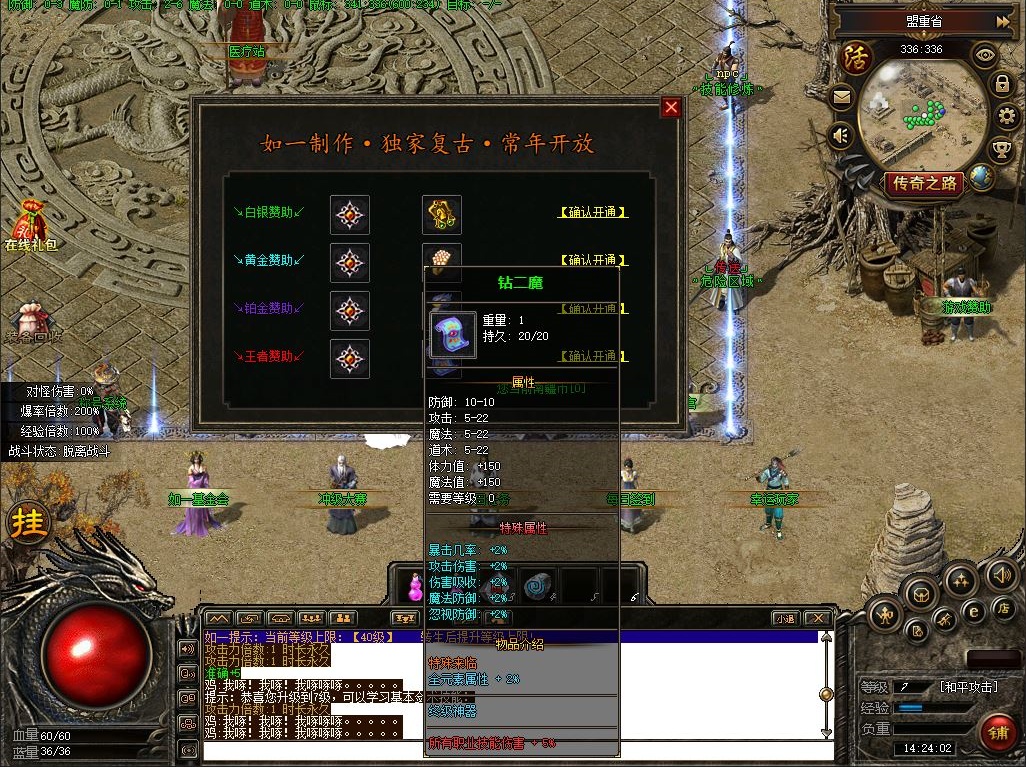Click the padlock icon beside the minimap
Image resolution: width=1026 pixels, height=767 pixels.
pos(1002,84)
